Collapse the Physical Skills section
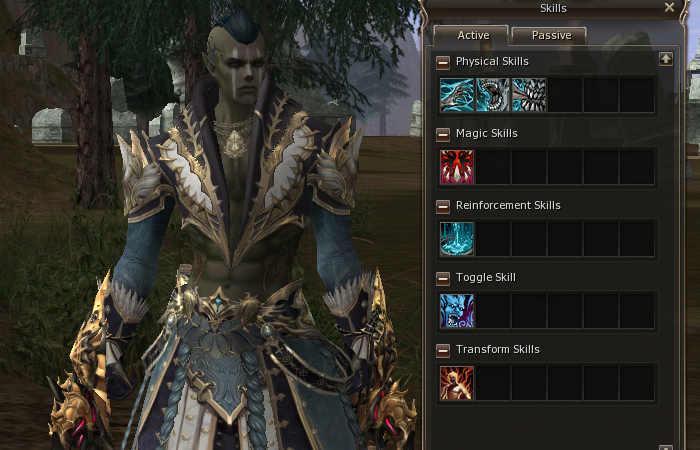This screenshot has width=700, height=450. tap(444, 62)
